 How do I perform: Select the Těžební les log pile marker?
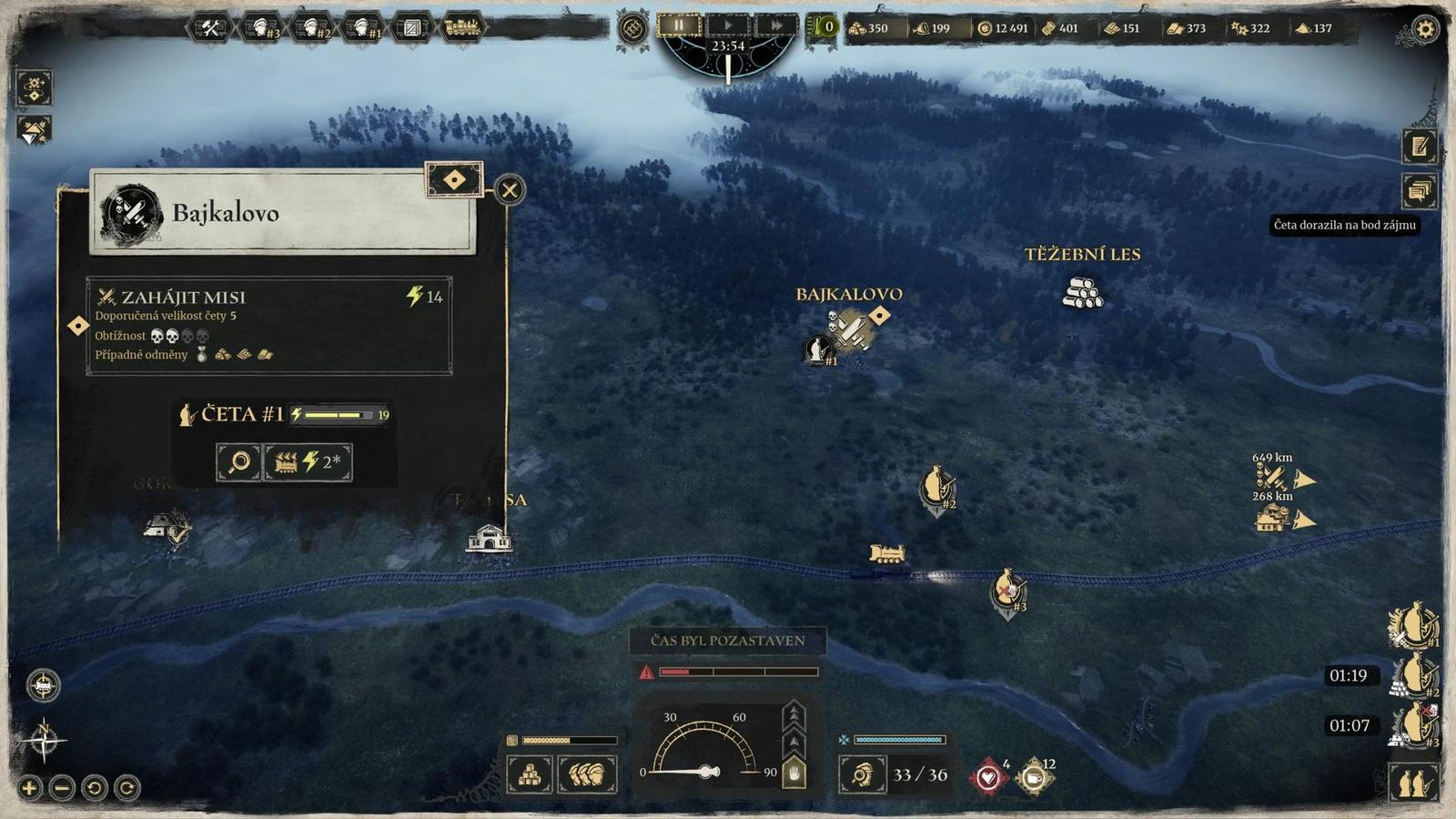tap(1082, 292)
